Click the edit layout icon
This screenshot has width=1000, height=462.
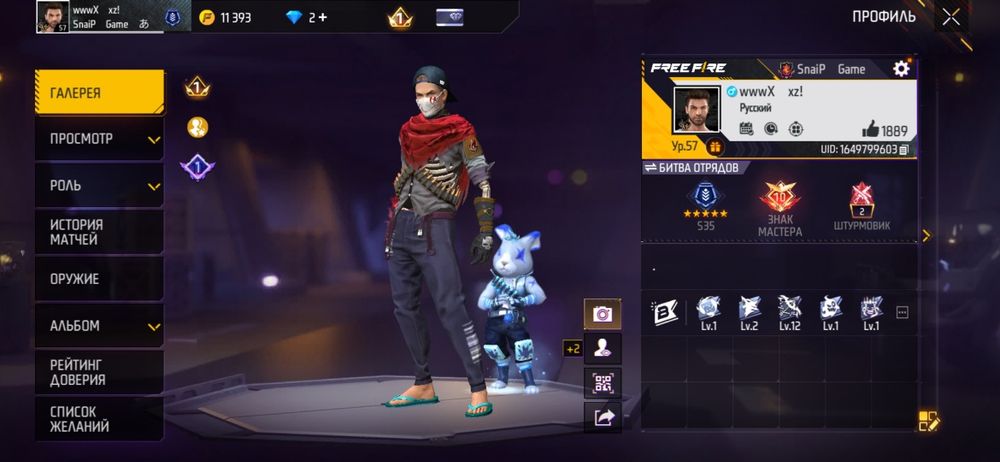[x=928, y=421]
